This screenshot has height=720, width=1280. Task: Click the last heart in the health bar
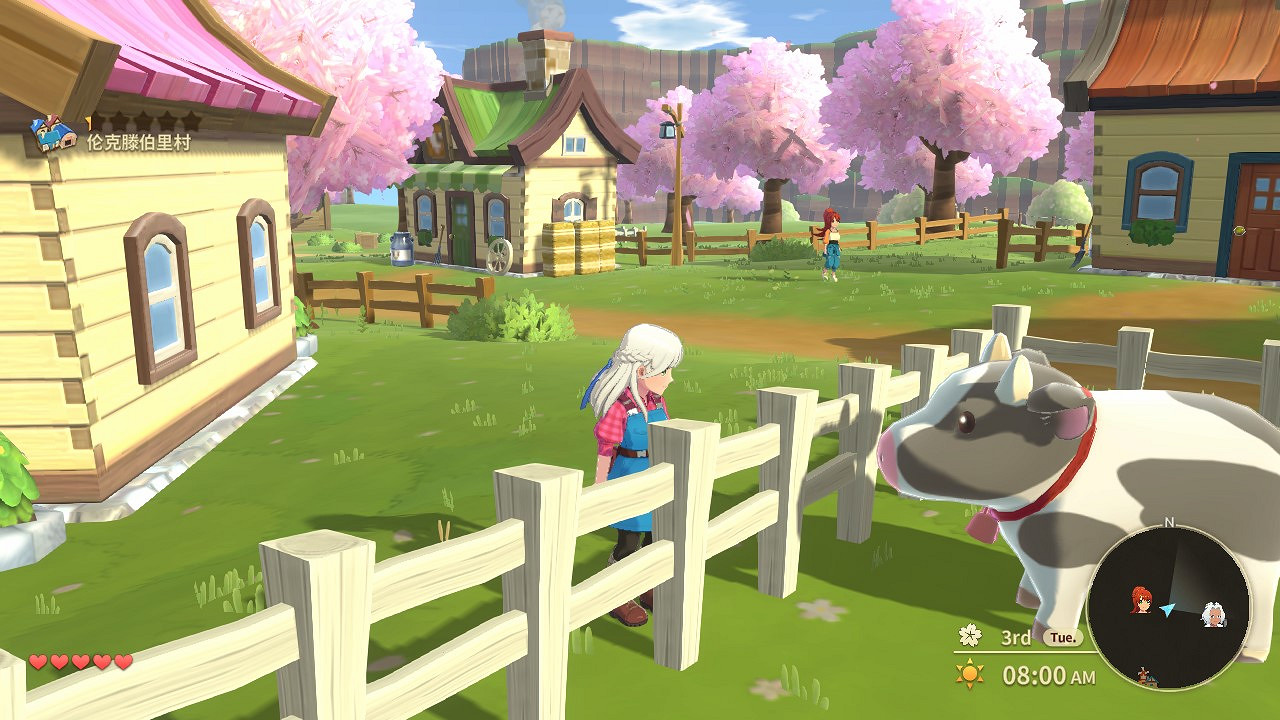[122, 660]
